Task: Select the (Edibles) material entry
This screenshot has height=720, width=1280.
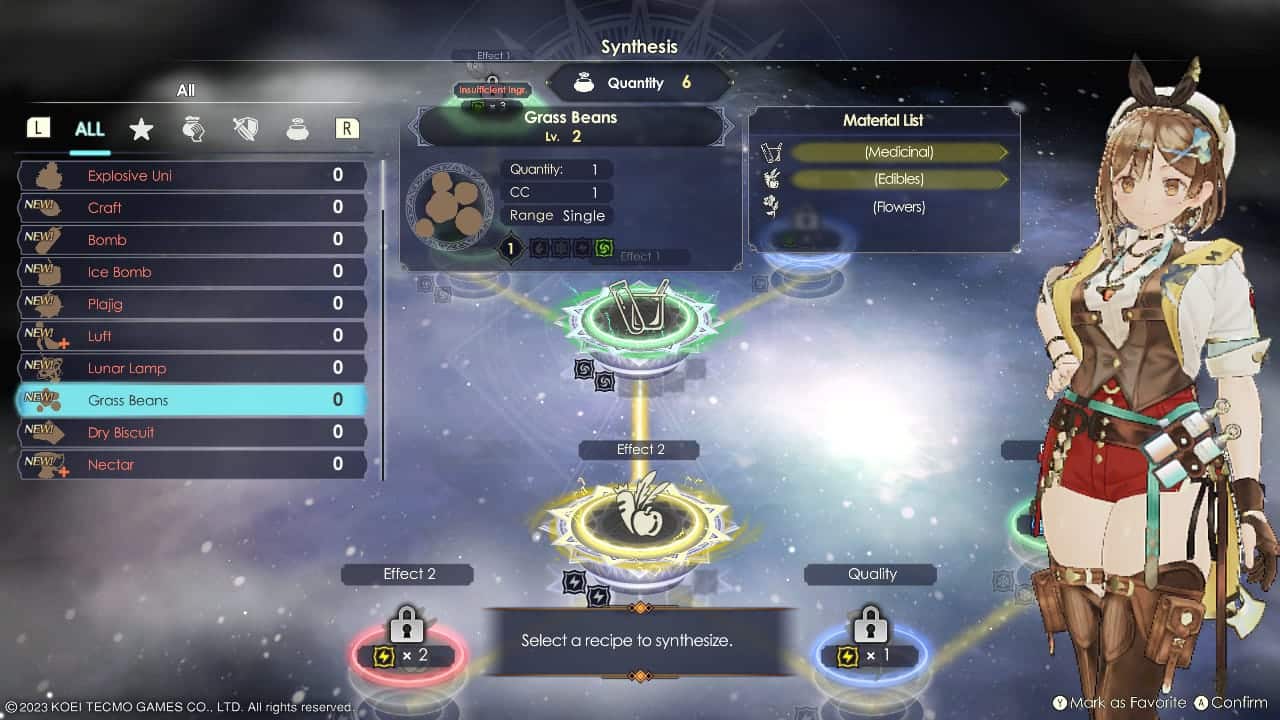Action: tap(898, 179)
